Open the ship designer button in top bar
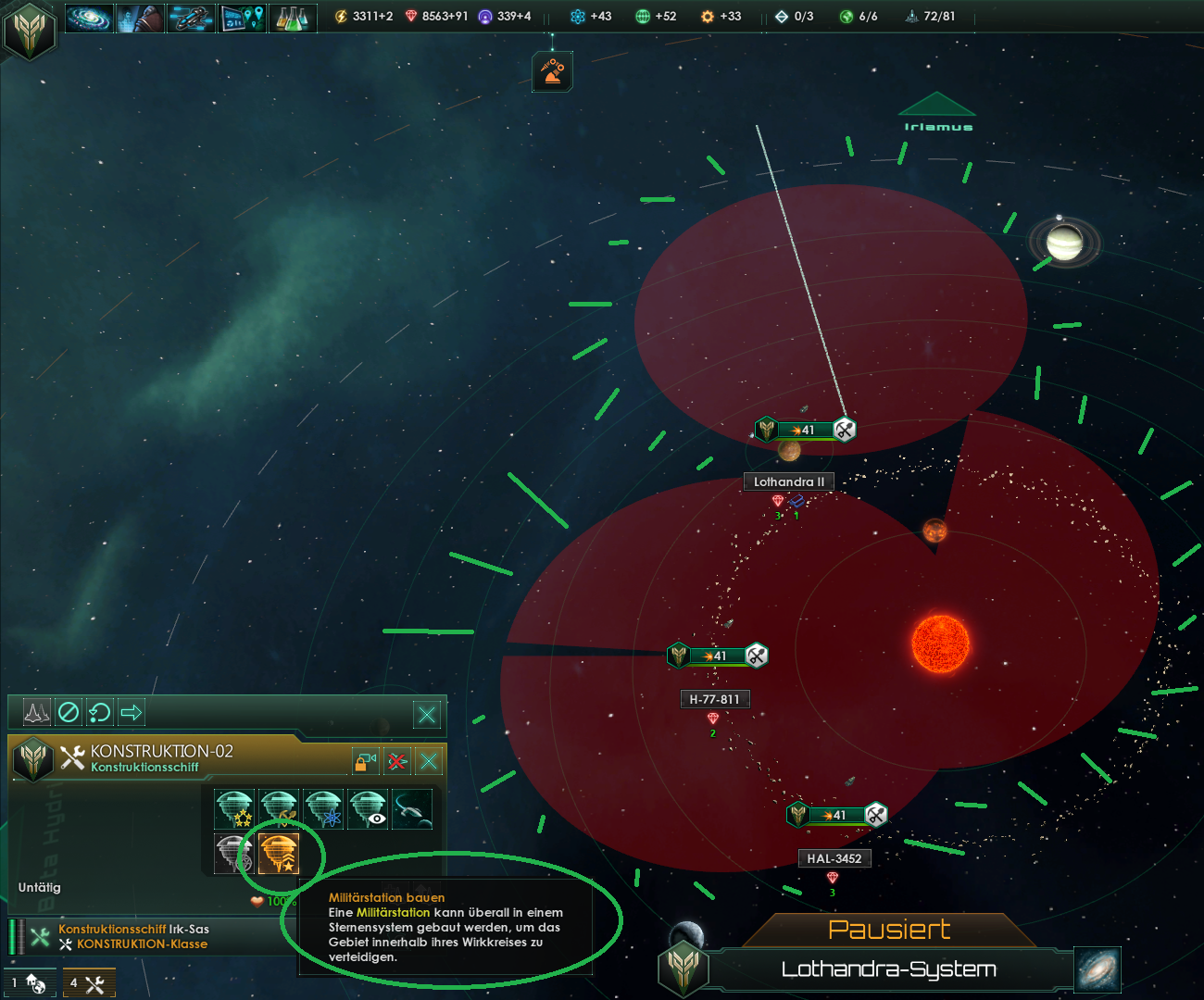 click(x=191, y=17)
